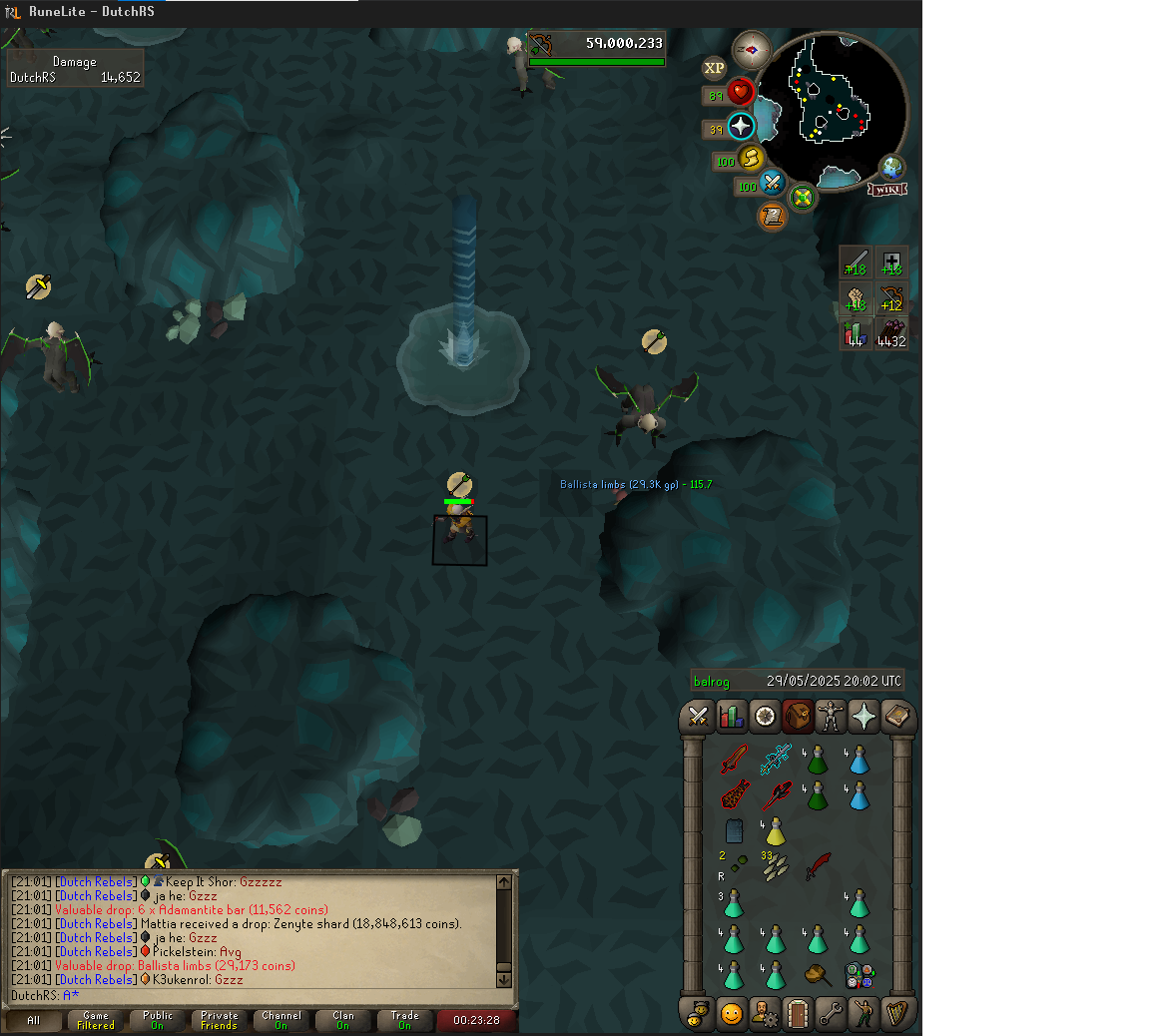Open the Combat Options tab

click(x=698, y=717)
